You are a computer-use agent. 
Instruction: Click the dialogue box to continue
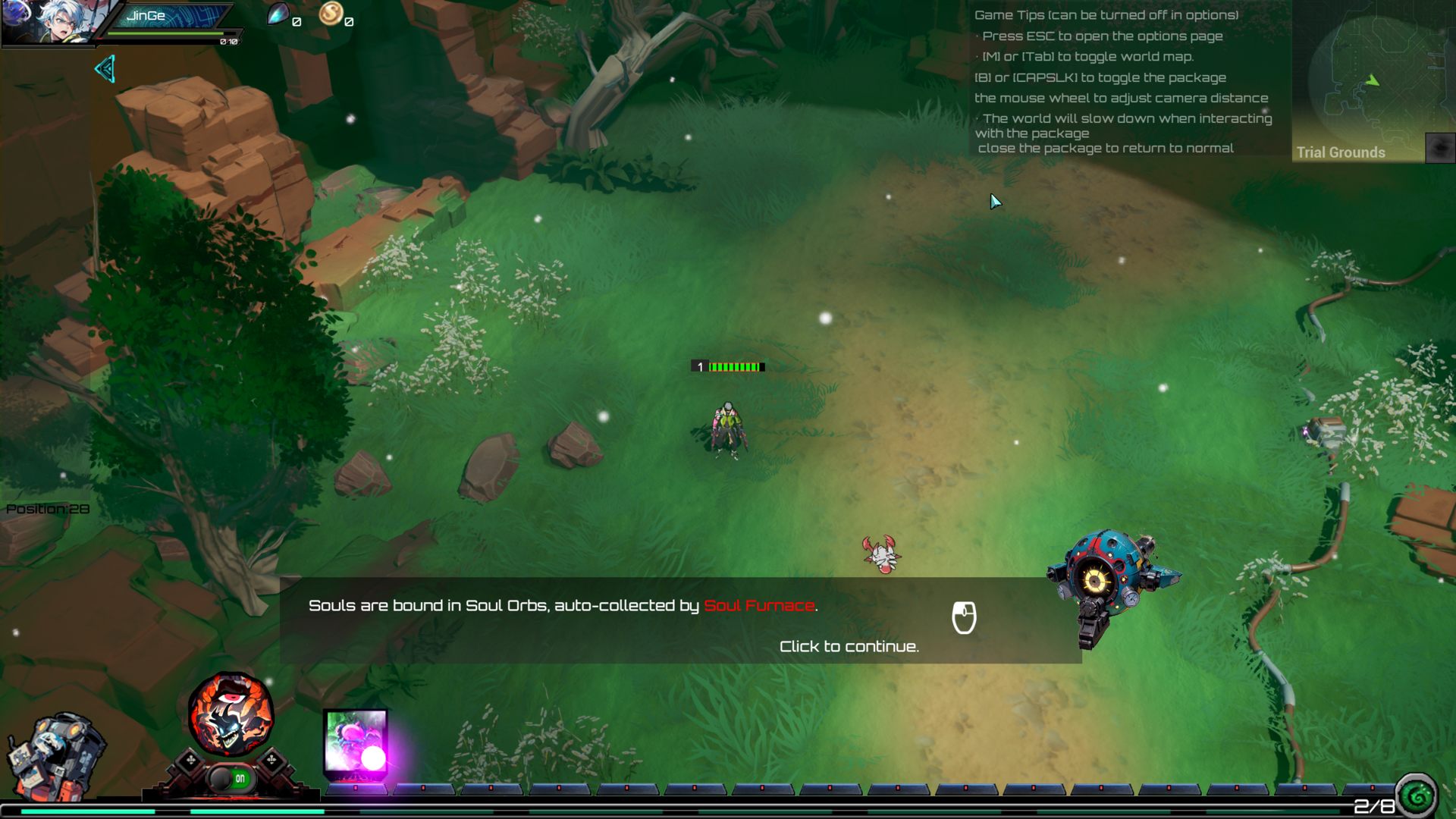click(680, 620)
